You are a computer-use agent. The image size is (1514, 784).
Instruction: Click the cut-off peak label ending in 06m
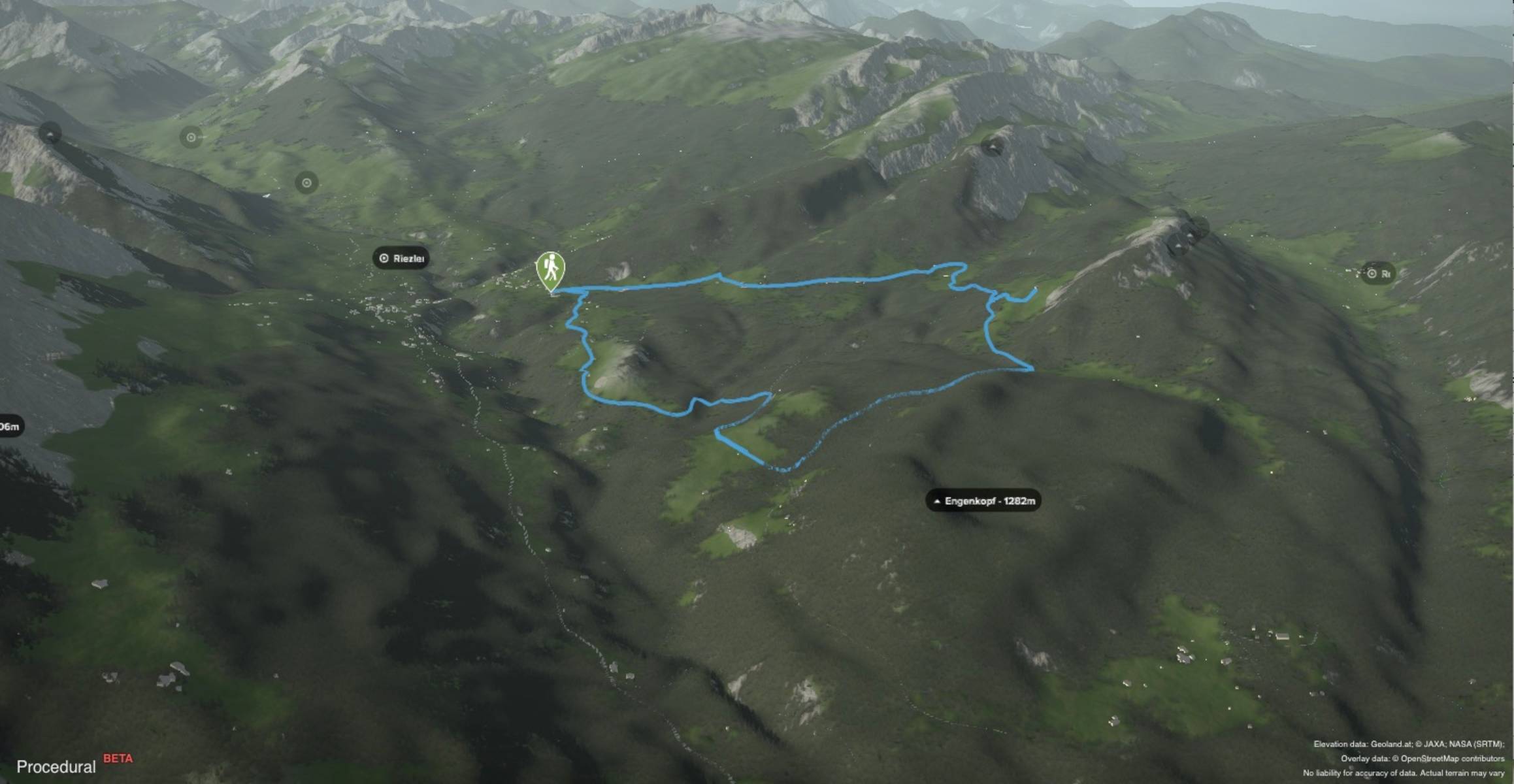tap(10, 427)
